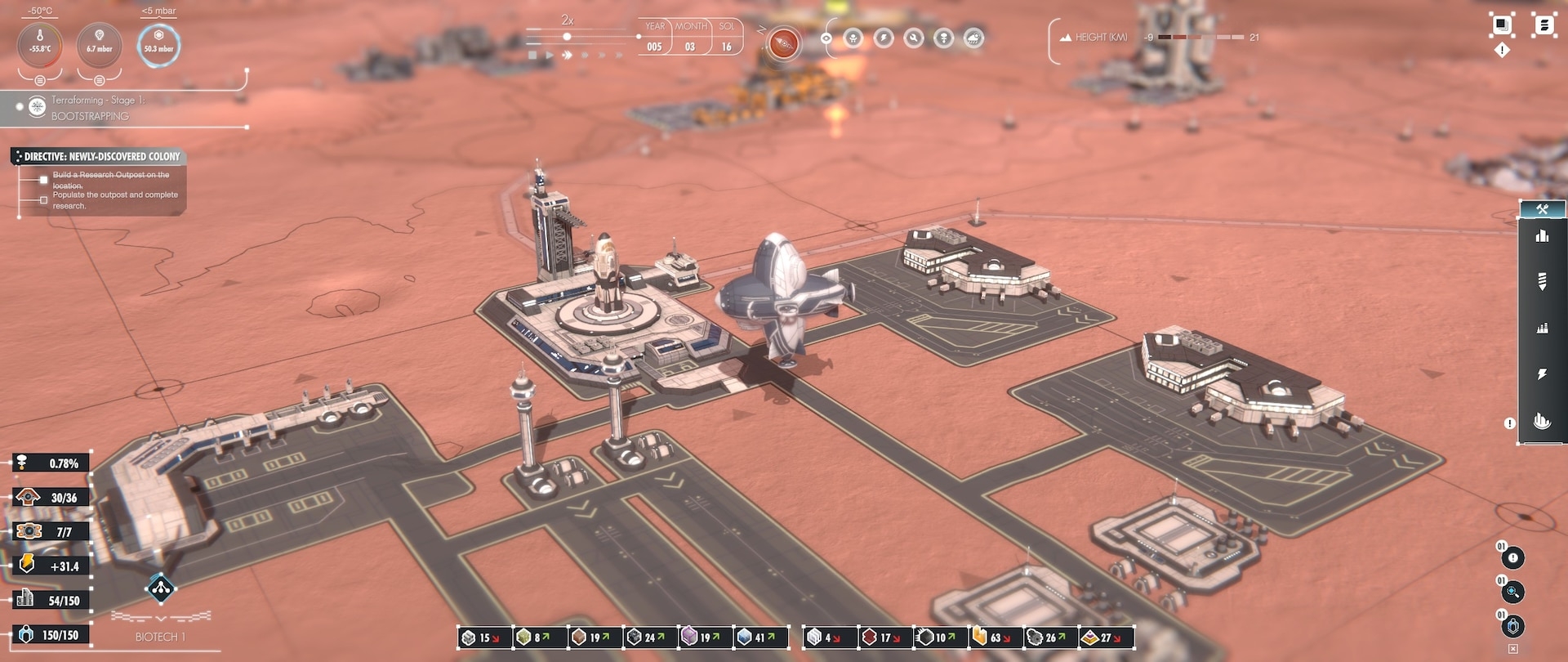Image resolution: width=1568 pixels, height=662 pixels.
Task: Pause the game with the stop button
Action: click(x=532, y=56)
